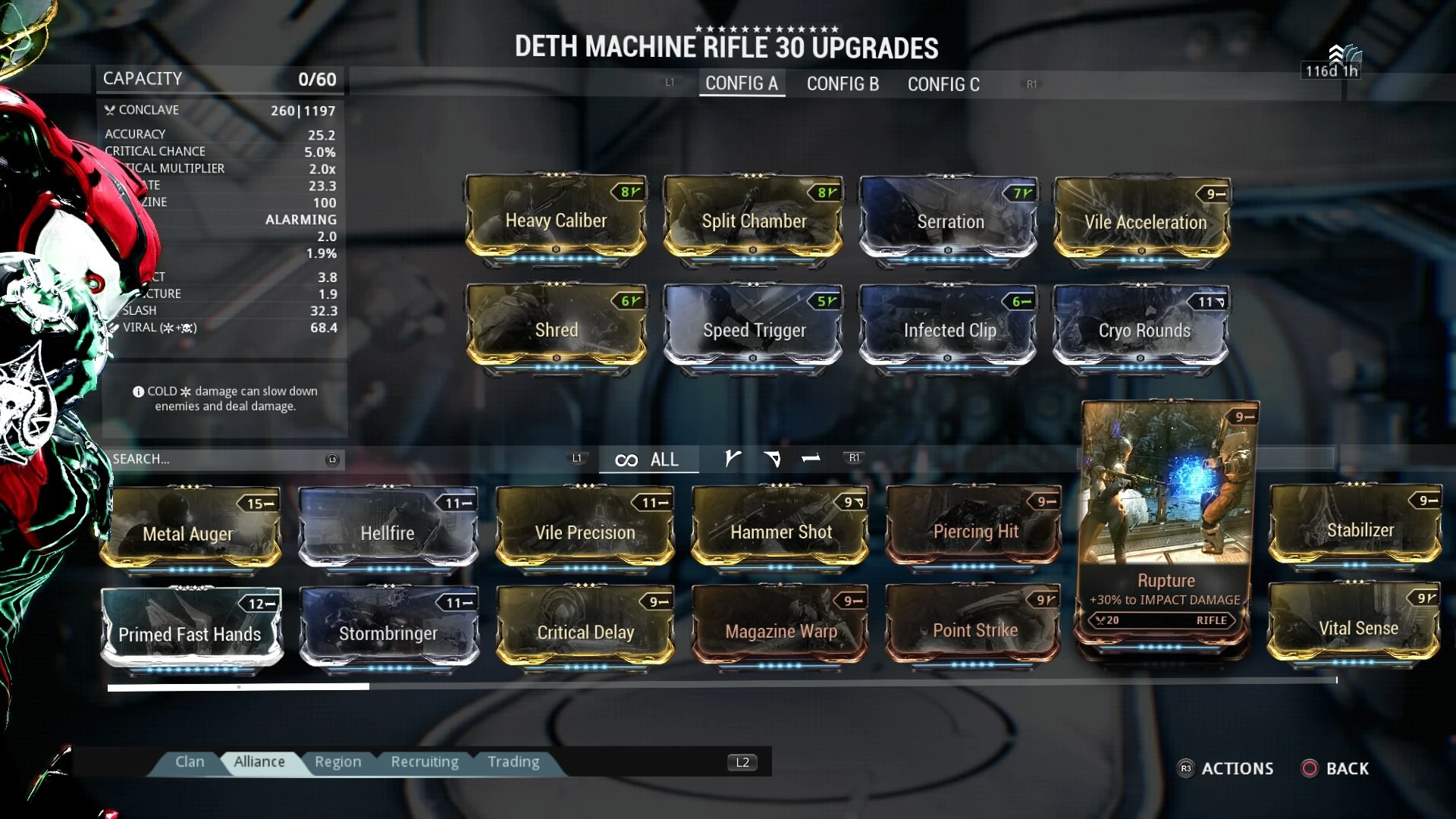Viewport: 1456px width, 819px height.
Task: Choose the Split Chamber mod slot
Action: coord(753,221)
